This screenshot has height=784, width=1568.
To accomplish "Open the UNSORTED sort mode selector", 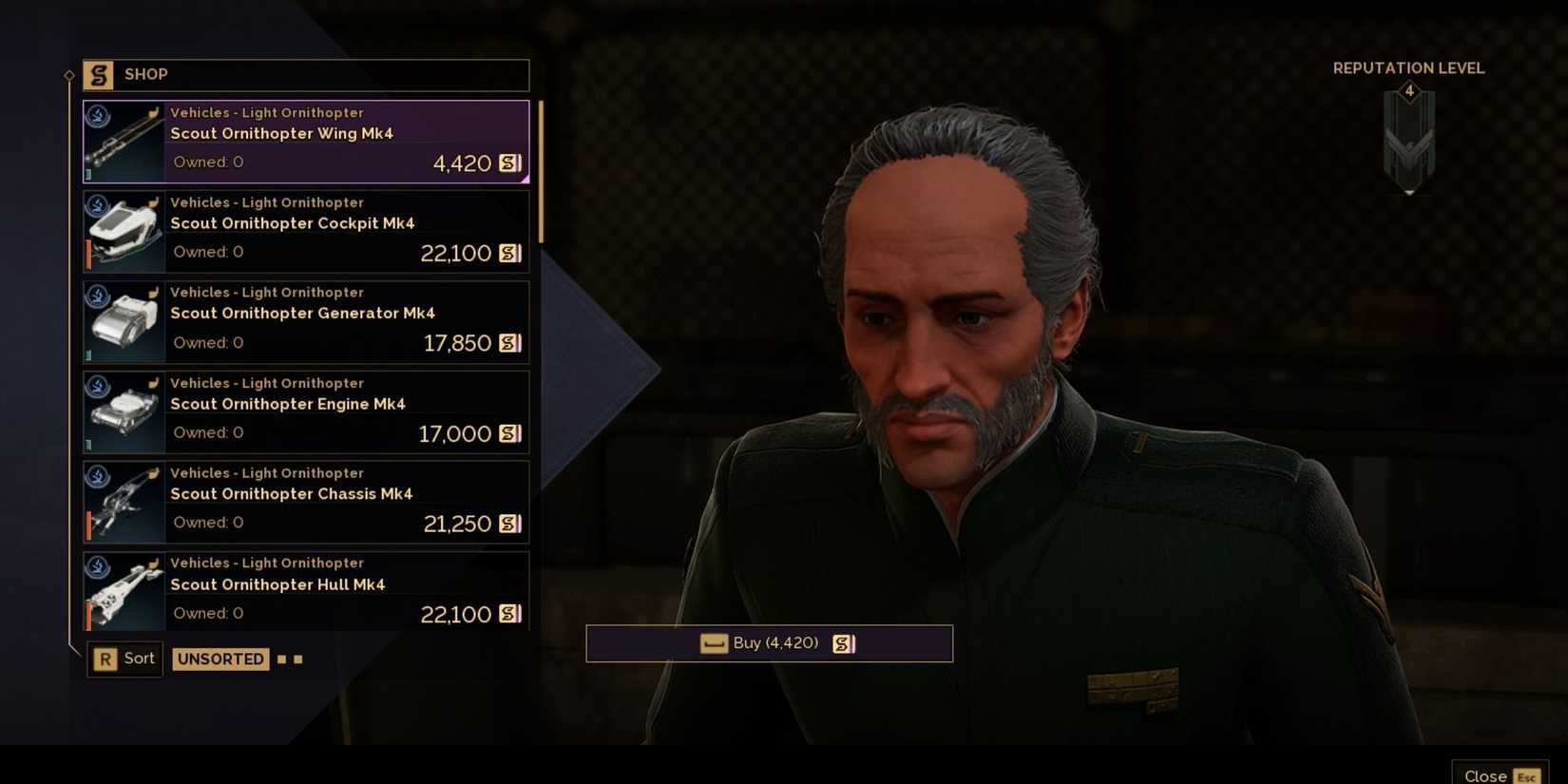I will pyautogui.click(x=220, y=659).
